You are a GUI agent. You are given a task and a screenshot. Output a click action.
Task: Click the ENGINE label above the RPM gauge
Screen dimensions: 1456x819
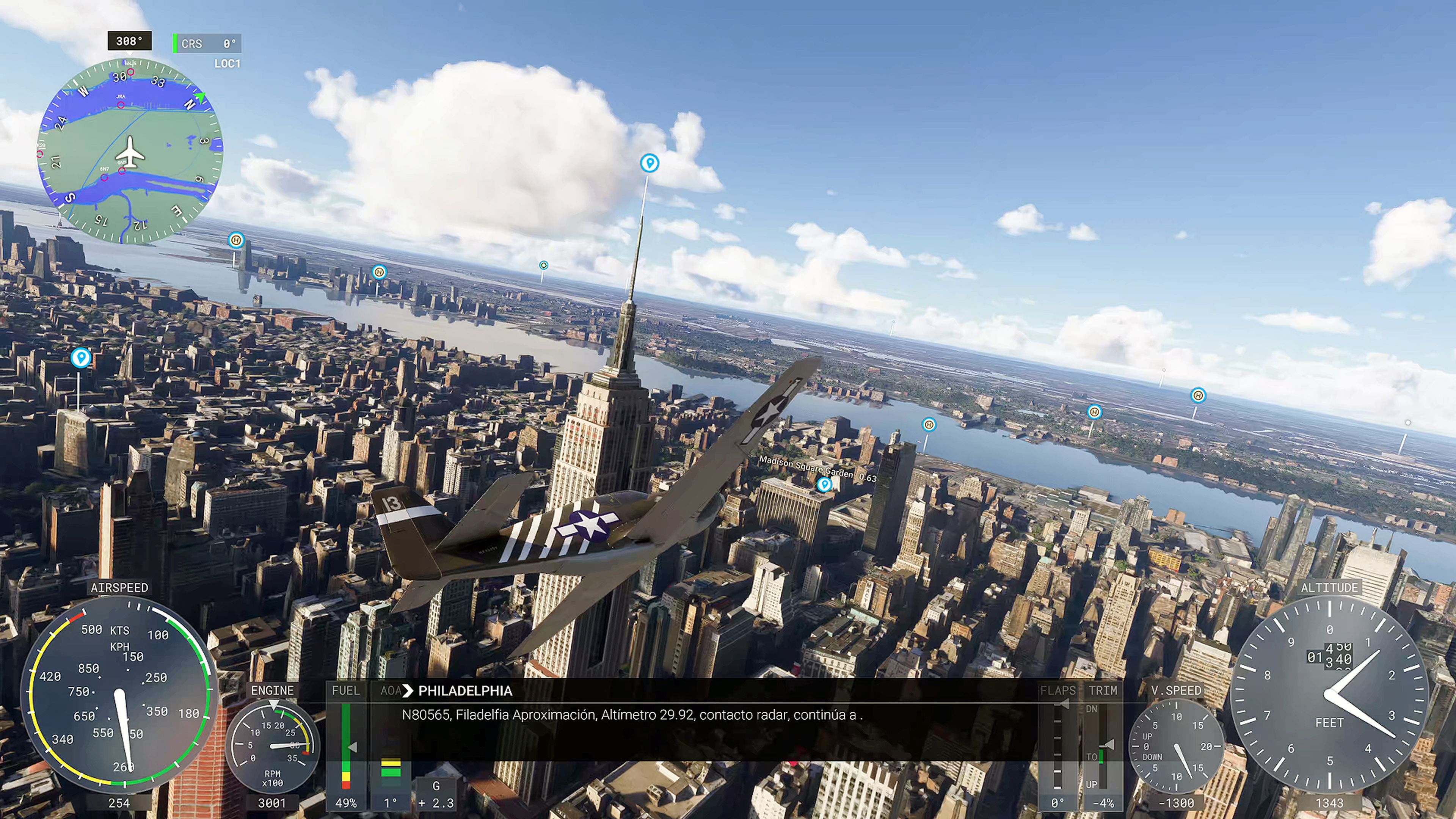point(273,691)
